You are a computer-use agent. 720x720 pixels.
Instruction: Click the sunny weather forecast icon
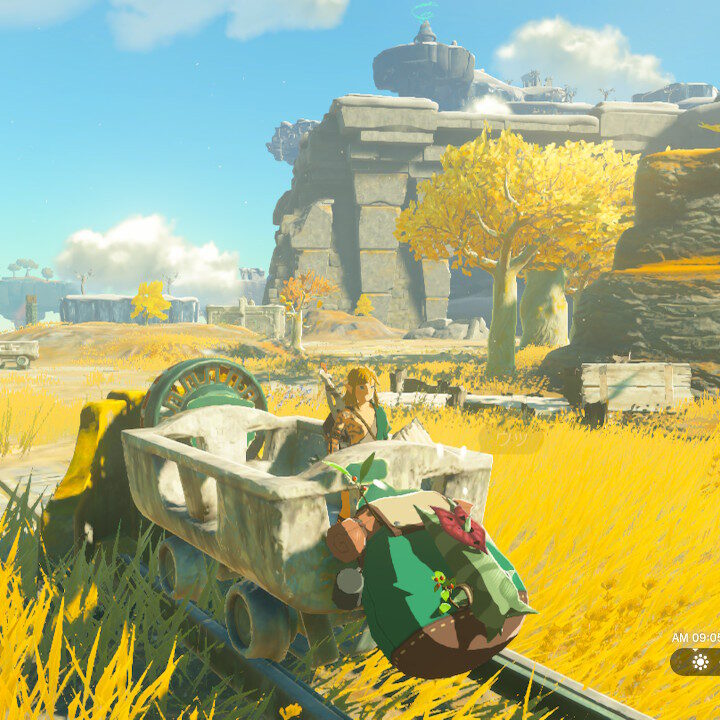700,662
